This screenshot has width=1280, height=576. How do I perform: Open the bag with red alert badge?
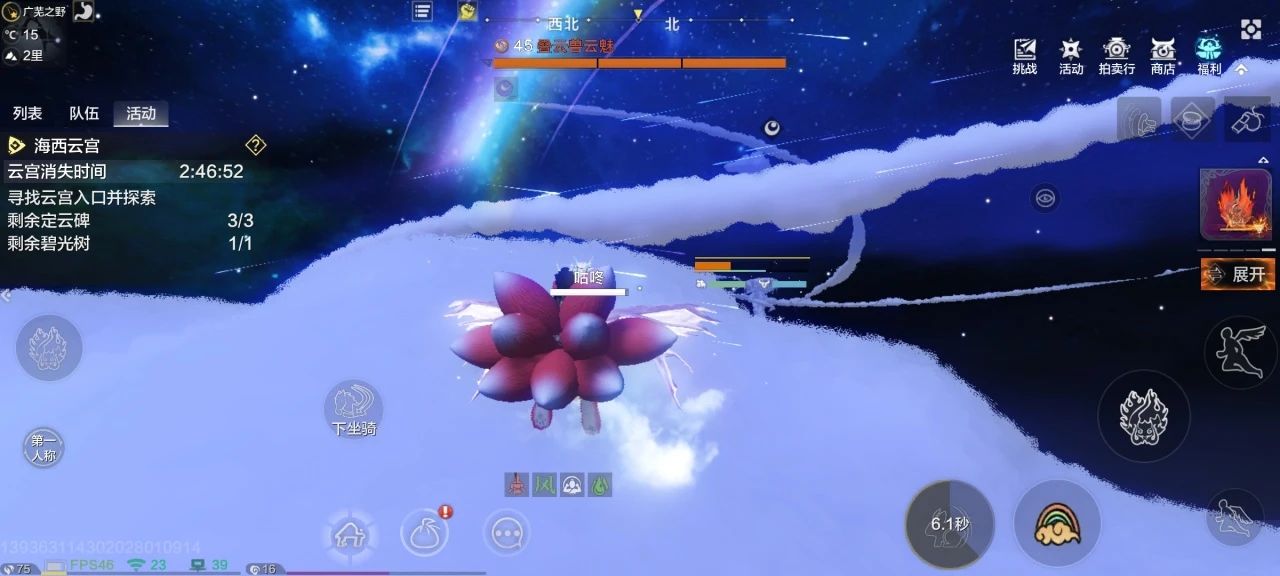pos(425,532)
